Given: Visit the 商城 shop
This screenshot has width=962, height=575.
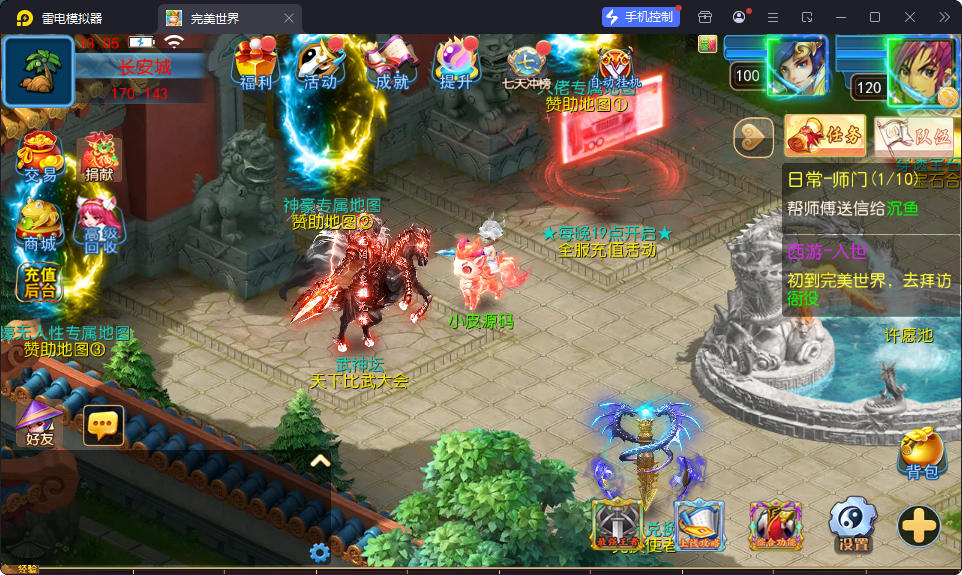Looking at the screenshot, I should pos(40,226).
